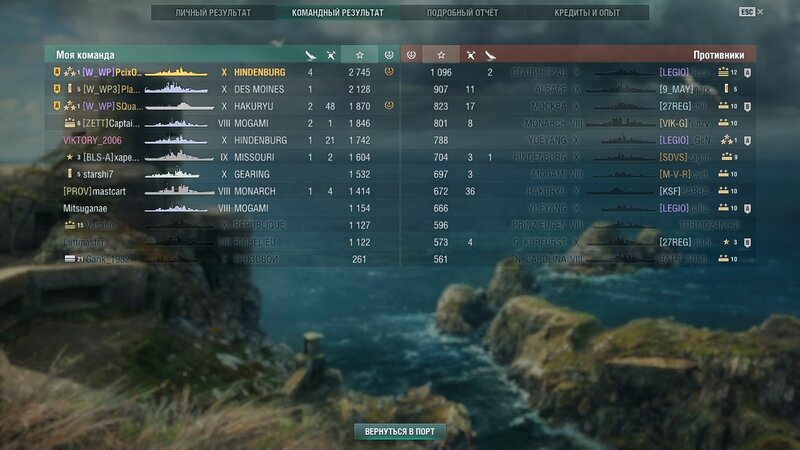The image size is (800, 450).
Task: Select the Missouri player row
Action: click(220, 157)
